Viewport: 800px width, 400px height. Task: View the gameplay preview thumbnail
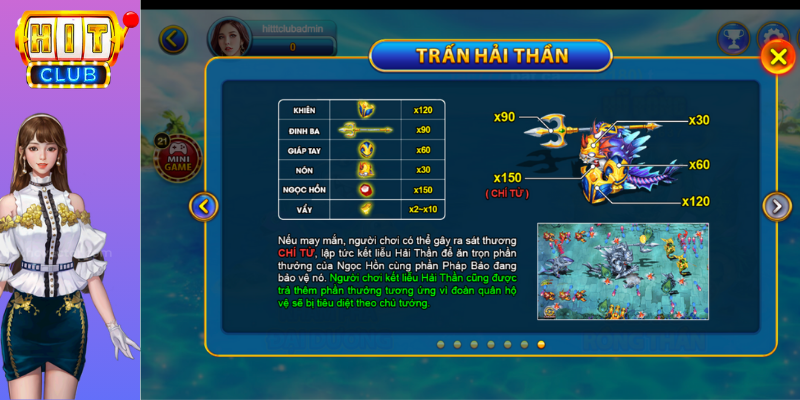pos(622,271)
